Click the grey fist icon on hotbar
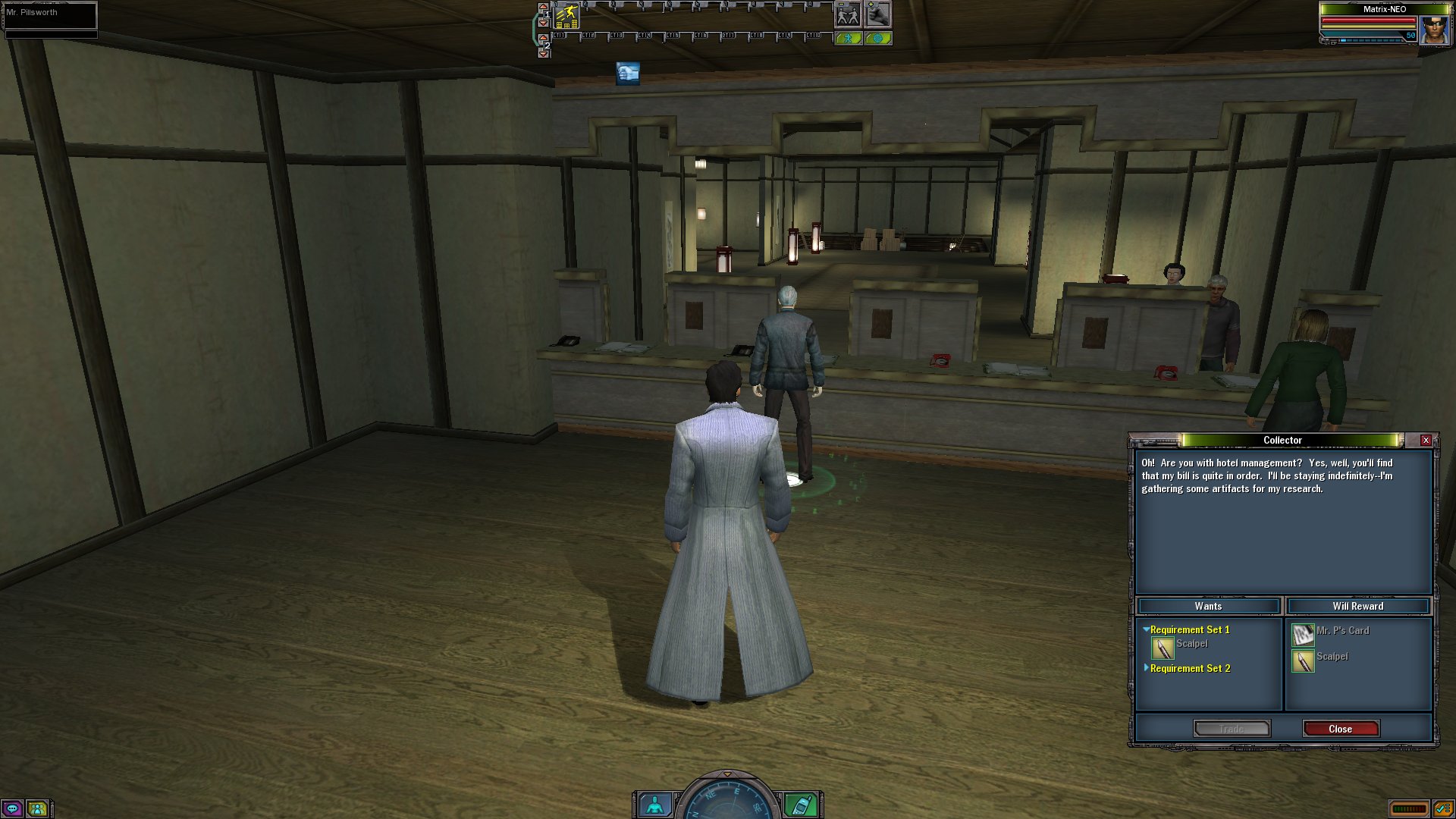Viewport: 1456px width, 819px height. click(877, 14)
